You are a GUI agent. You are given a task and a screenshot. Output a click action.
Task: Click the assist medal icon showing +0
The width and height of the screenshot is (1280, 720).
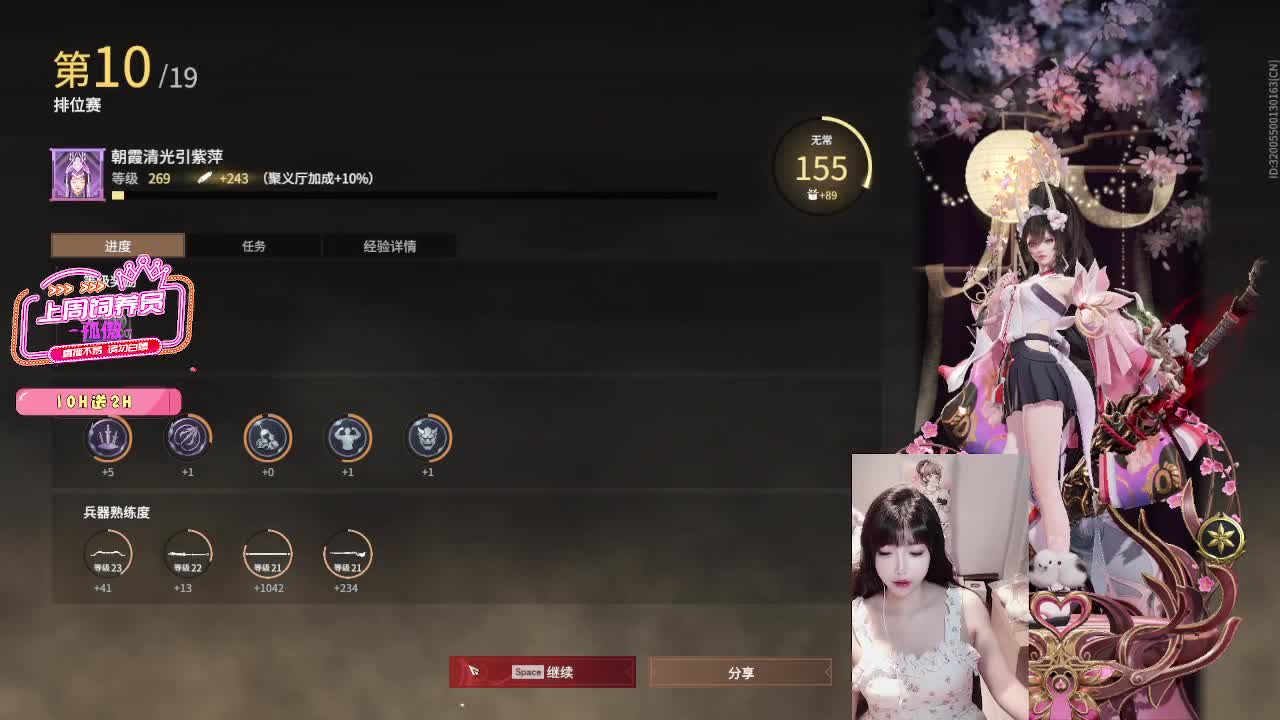tap(268, 438)
